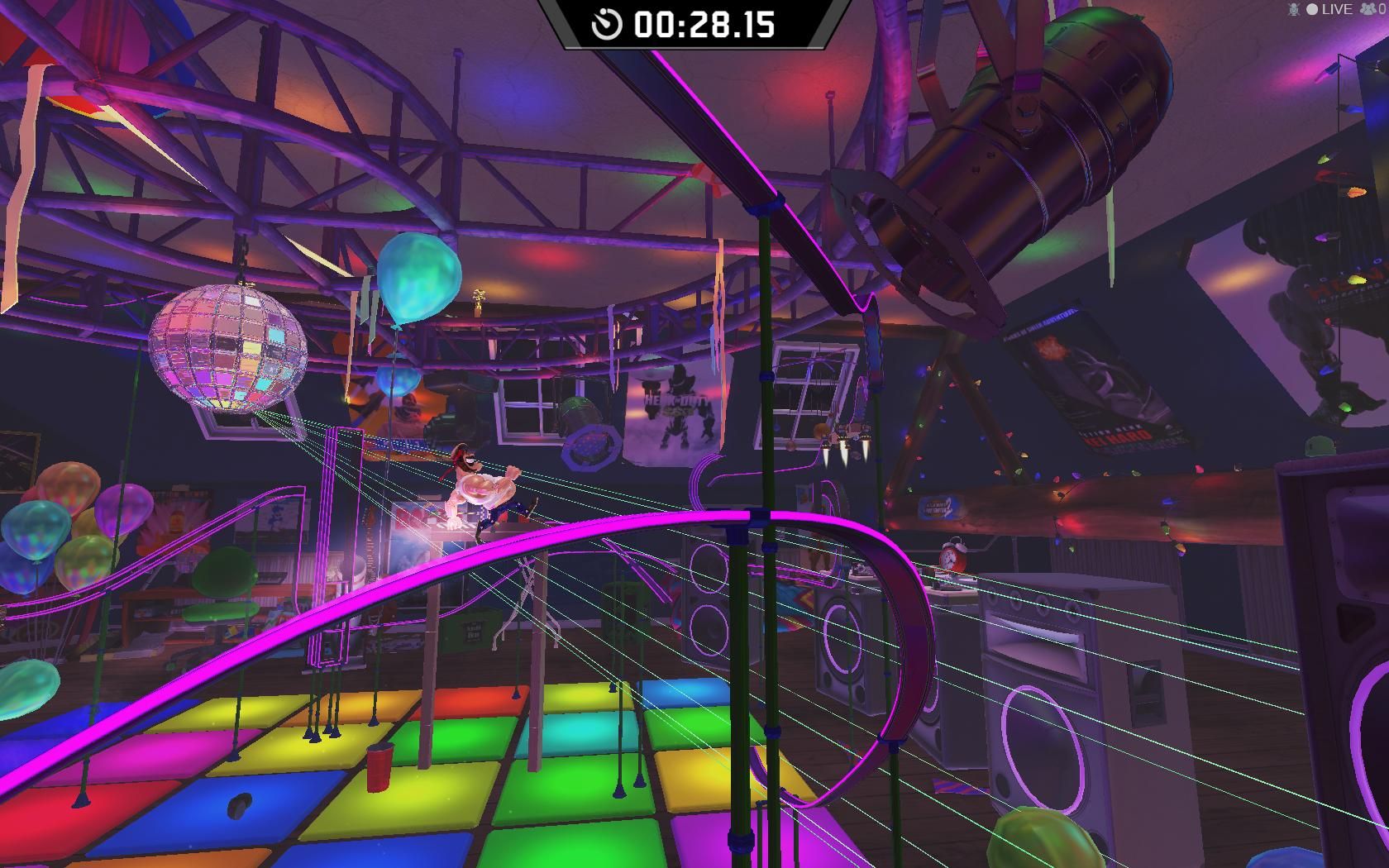The width and height of the screenshot is (1389, 868).
Task: Toggle the LIVE broadcast indicator dot
Action: click(x=1313, y=9)
